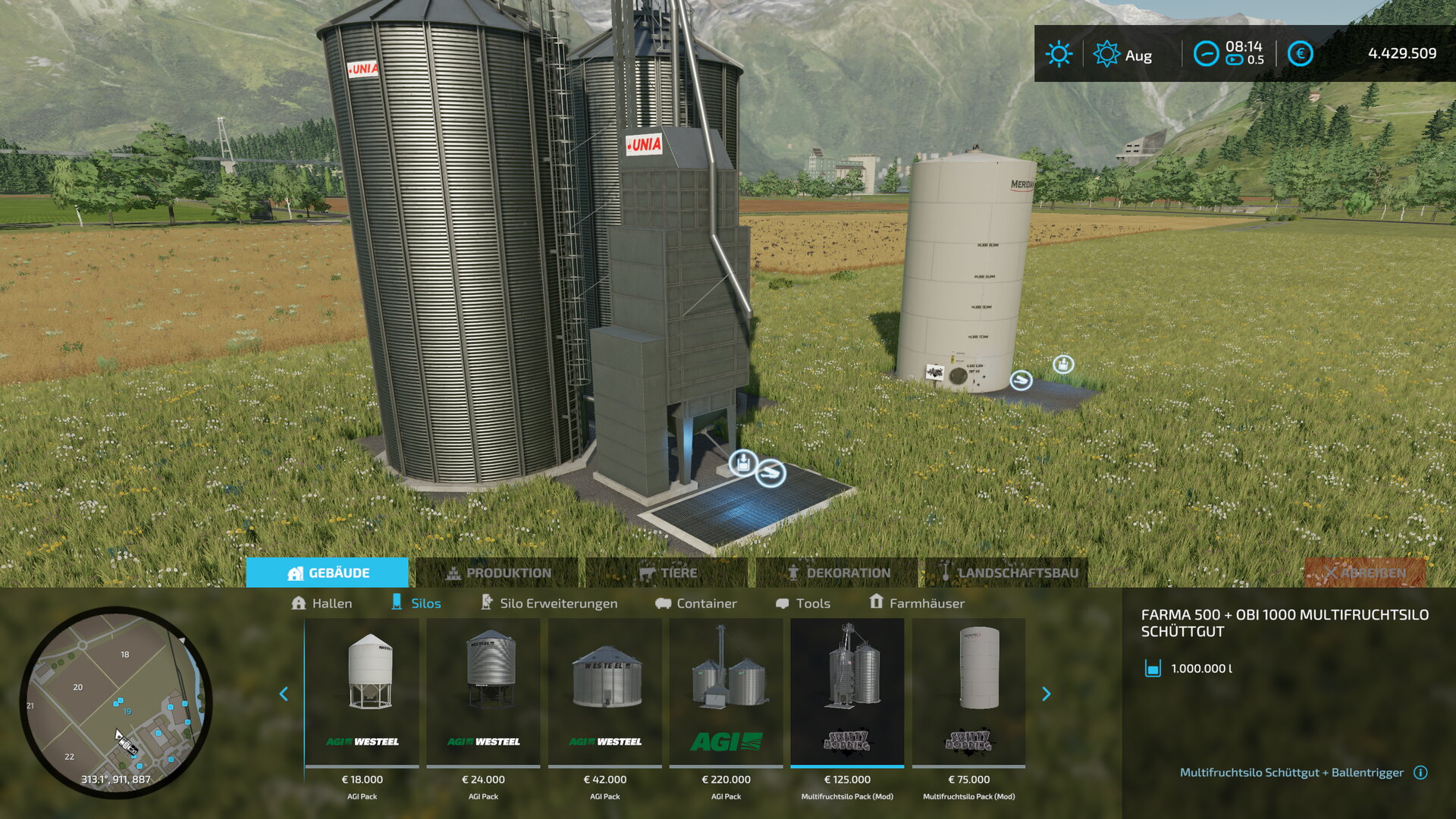Open the Produktion category tab

(x=497, y=573)
